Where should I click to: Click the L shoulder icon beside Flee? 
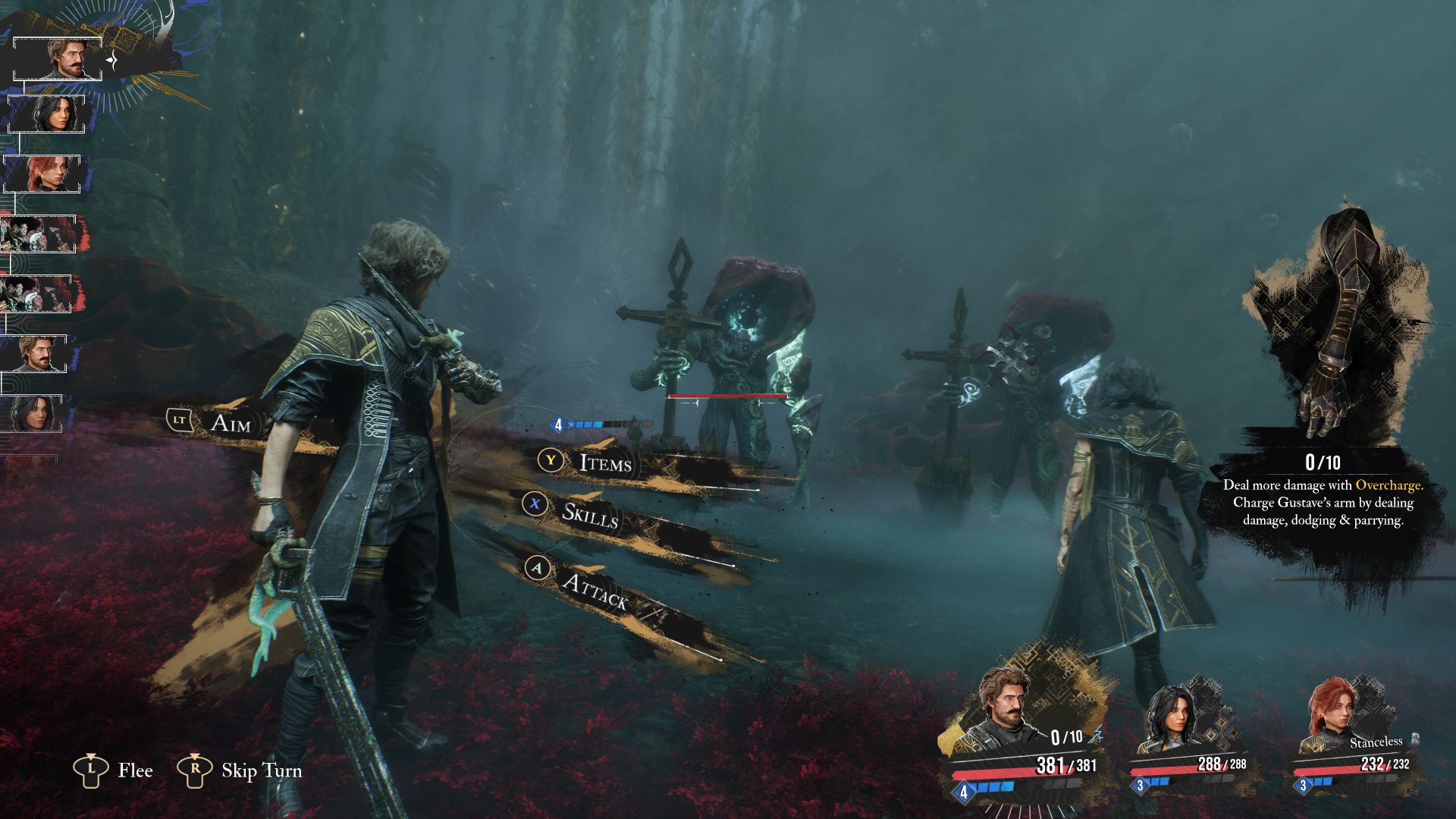93,771
